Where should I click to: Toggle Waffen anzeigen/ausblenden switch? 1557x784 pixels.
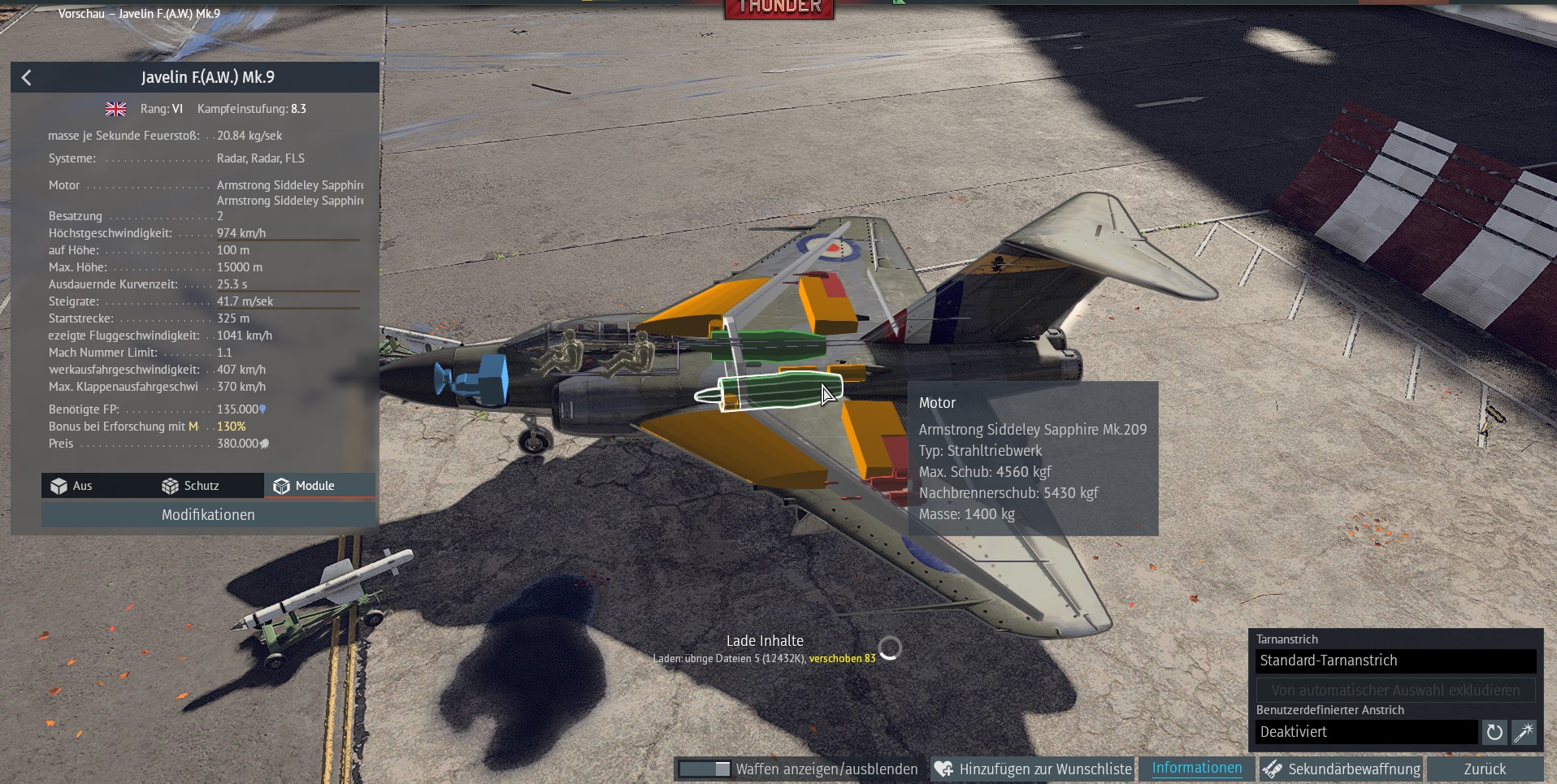pos(705,769)
